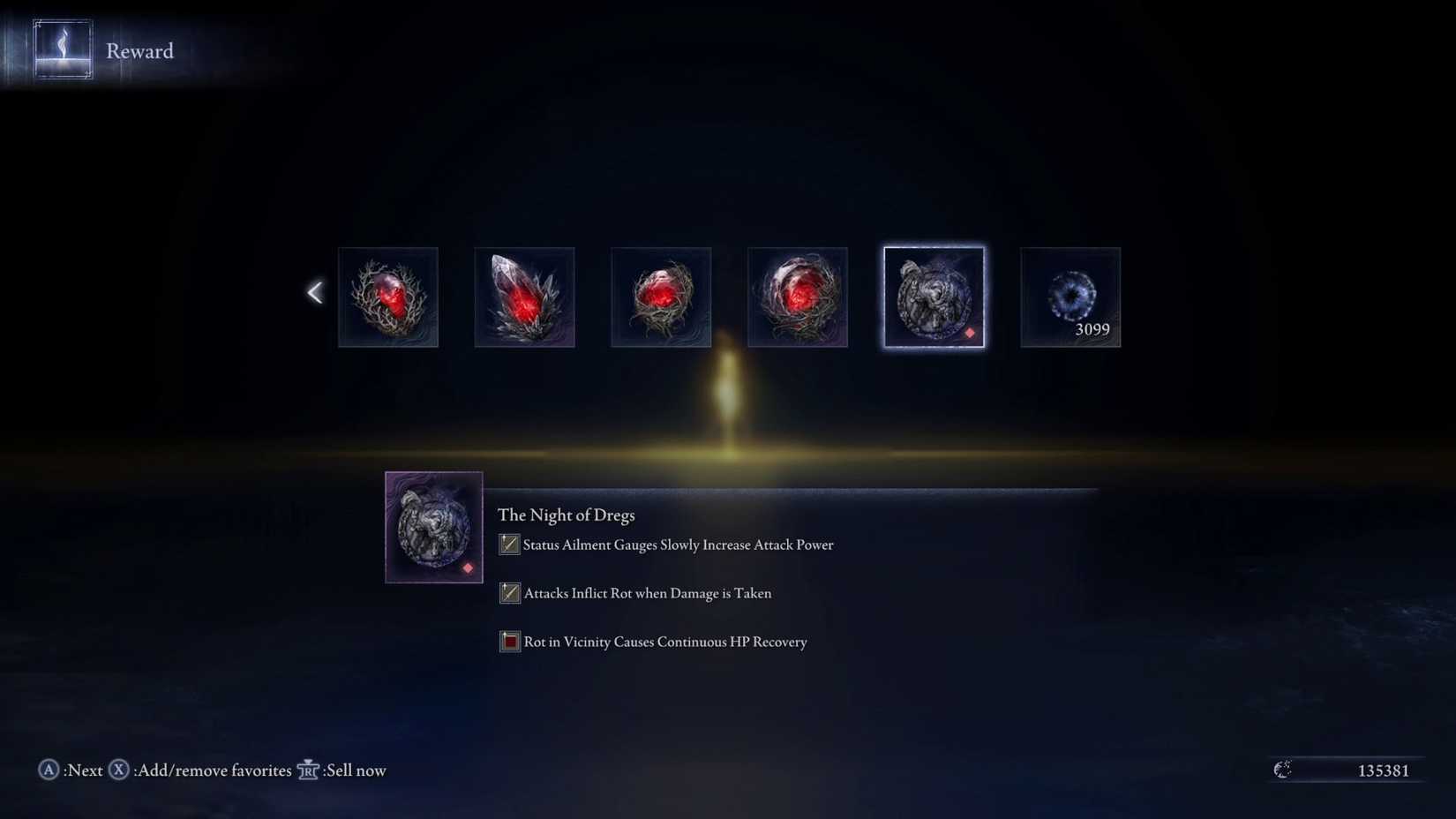The image size is (1456, 819).
Task: Click the red checkbox for Rot HP Recovery effect
Action: [509, 642]
